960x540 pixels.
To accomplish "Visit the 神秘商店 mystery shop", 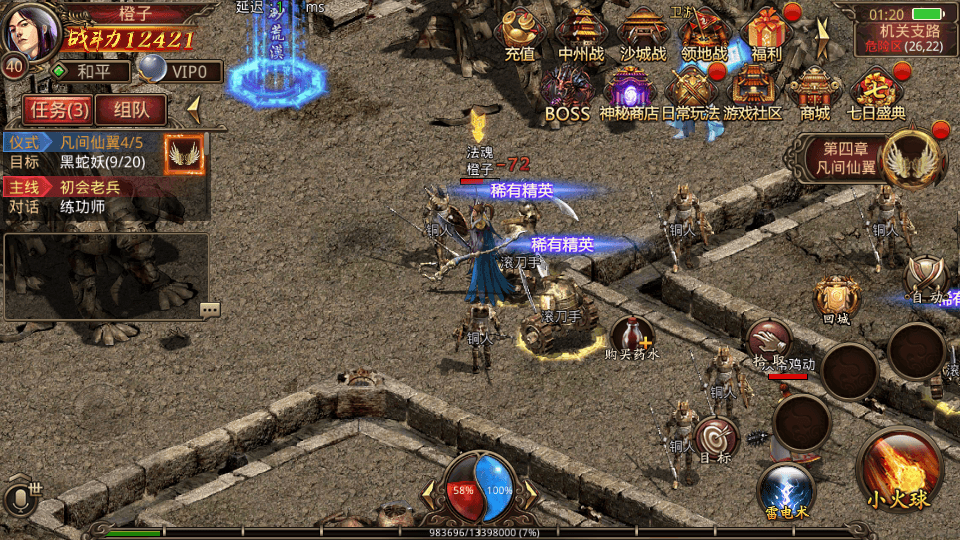I will (630, 93).
